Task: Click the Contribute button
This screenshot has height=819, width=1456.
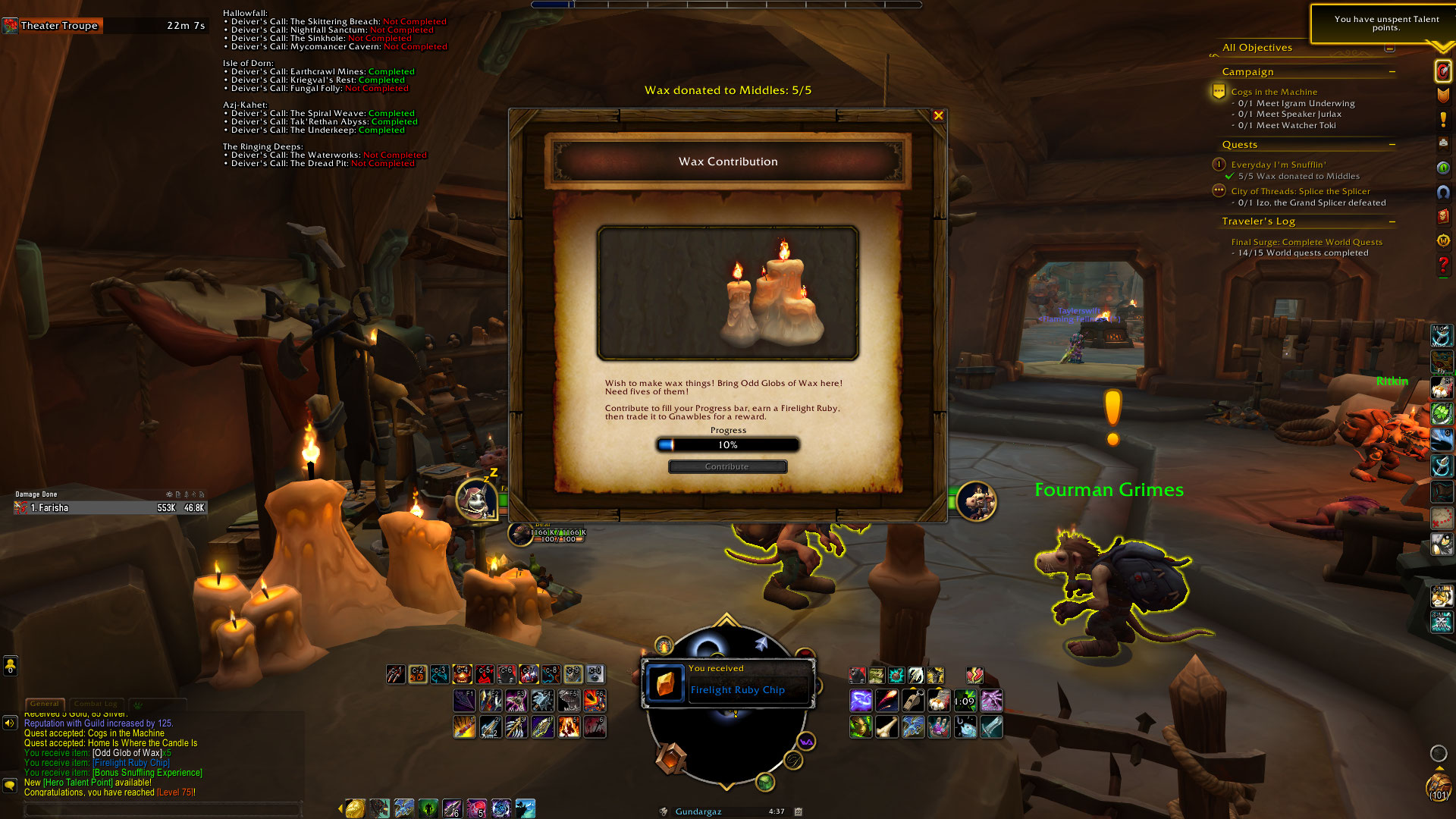Action: pyautogui.click(x=727, y=466)
